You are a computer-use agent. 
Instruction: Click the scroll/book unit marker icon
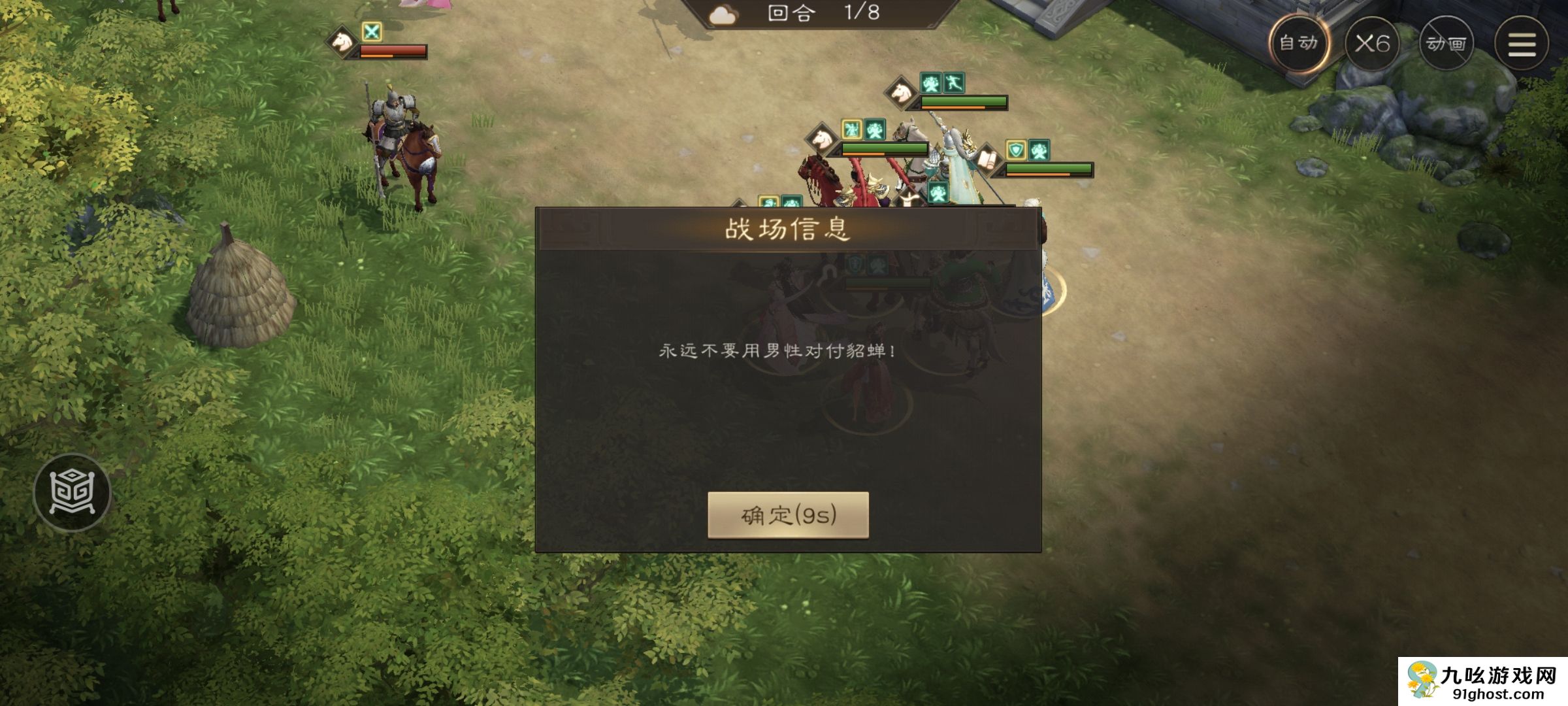(990, 160)
